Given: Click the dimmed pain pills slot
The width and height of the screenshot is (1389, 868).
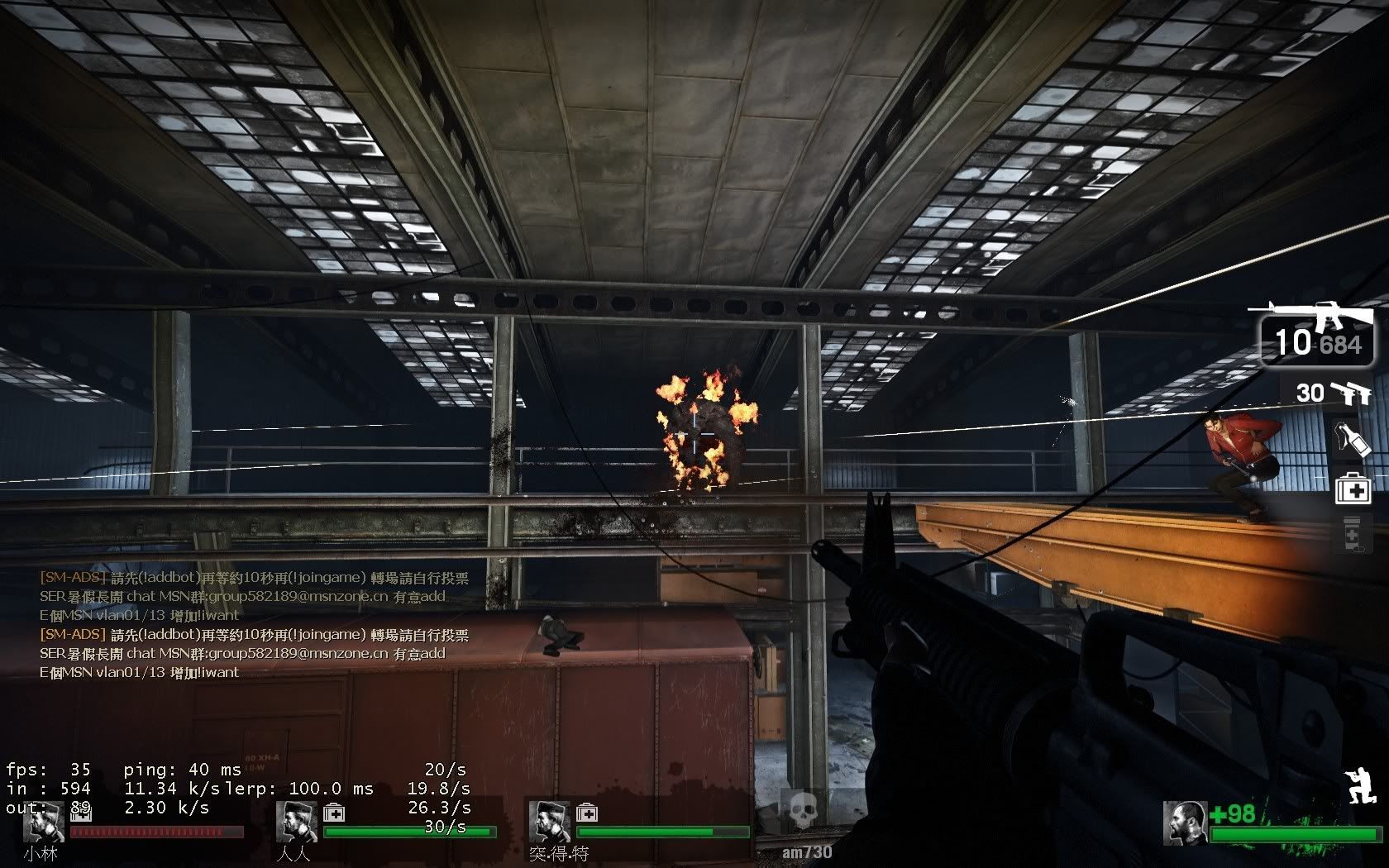Looking at the screenshot, I should coord(1353,533).
